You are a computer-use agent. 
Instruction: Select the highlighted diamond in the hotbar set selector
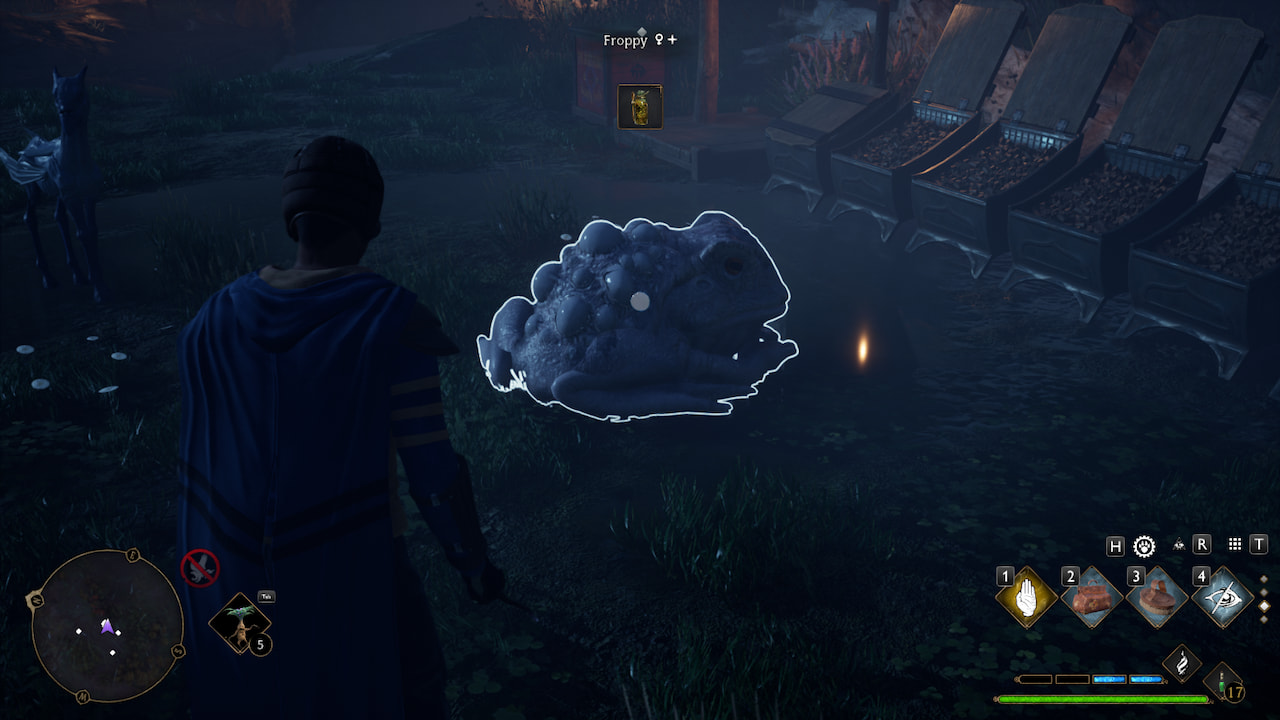click(1263, 605)
